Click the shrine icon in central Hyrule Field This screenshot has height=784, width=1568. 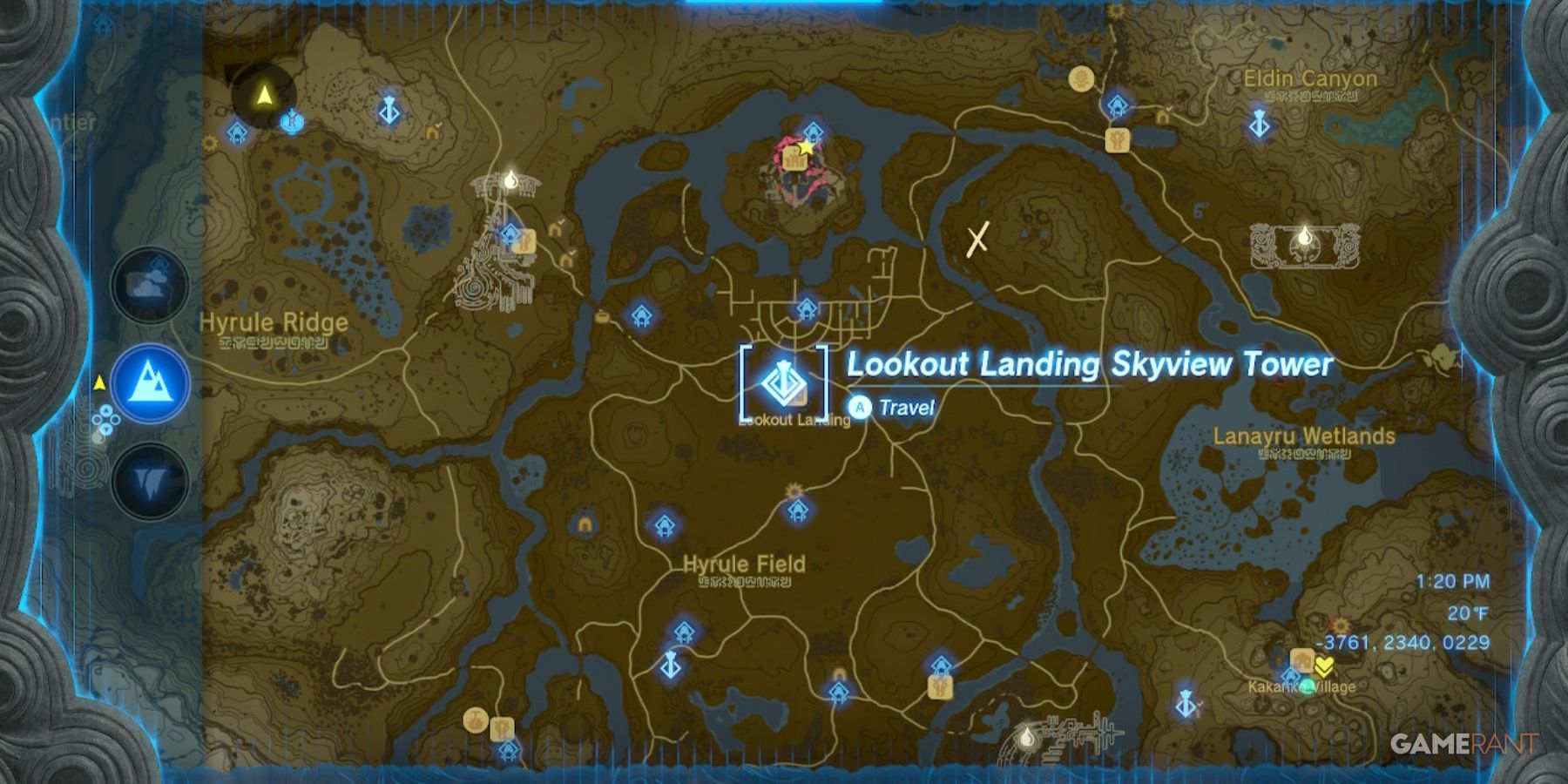[x=797, y=510]
